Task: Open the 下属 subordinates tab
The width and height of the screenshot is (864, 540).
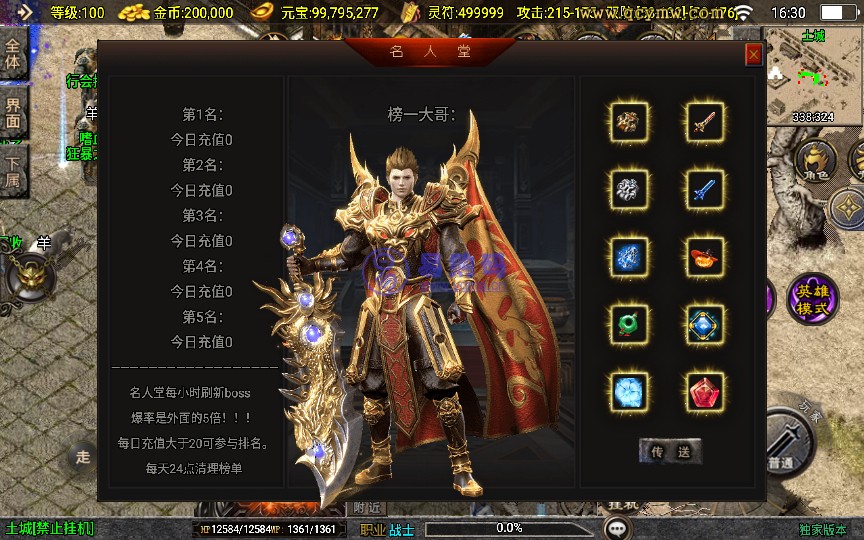Action: point(13,170)
